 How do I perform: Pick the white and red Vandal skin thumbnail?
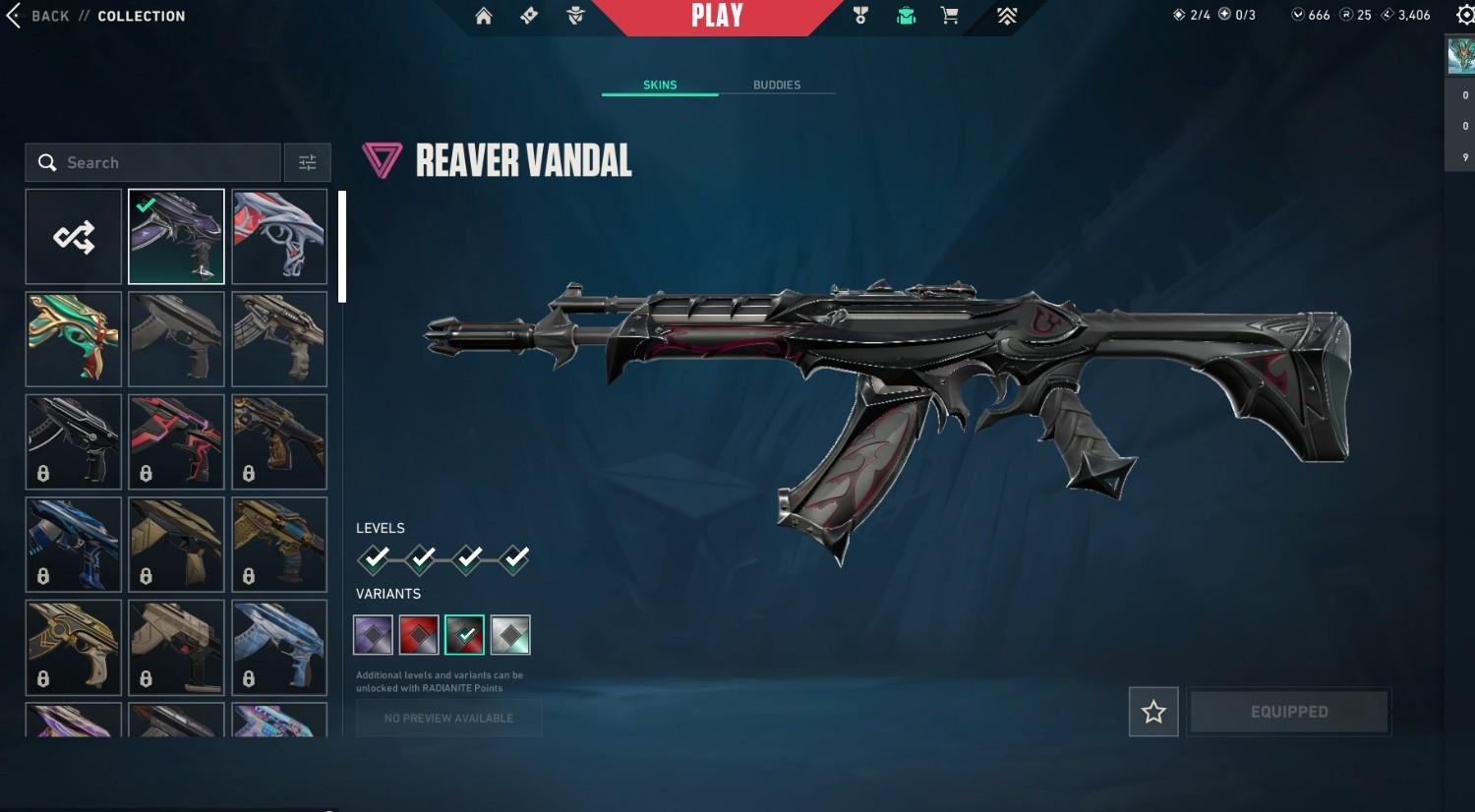[279, 237]
